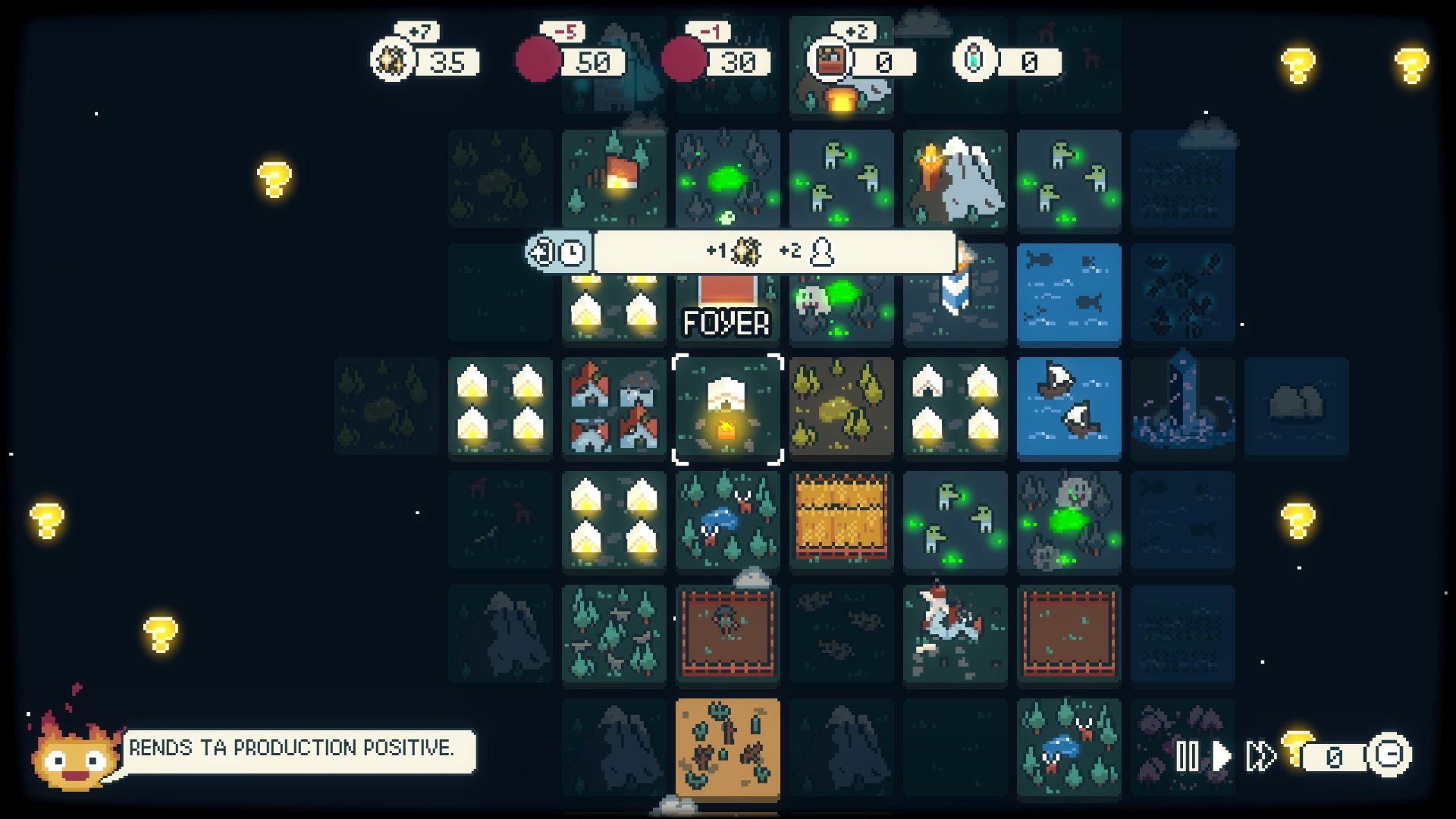This screenshot has width=1456, height=819.
Task: Select the Foyer tile
Action: coord(727,309)
